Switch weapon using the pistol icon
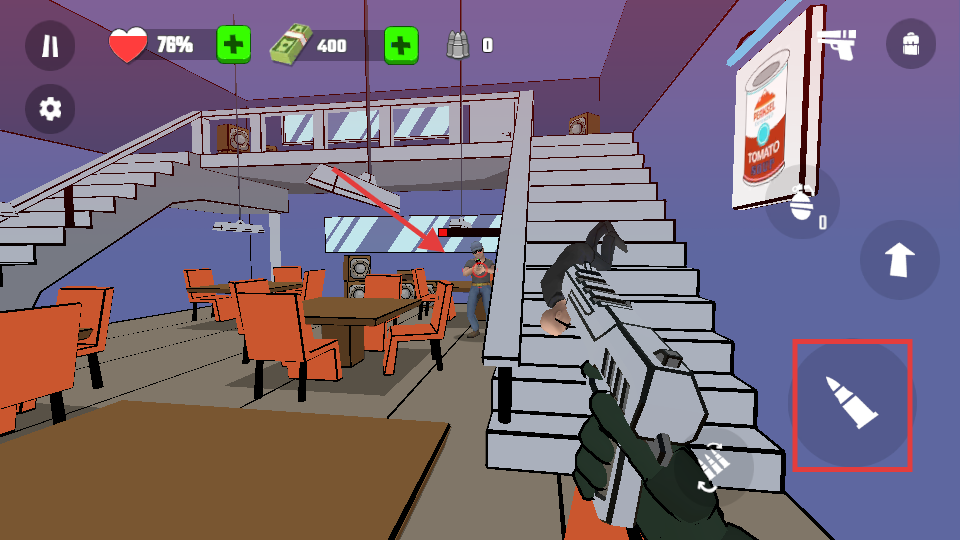 pos(836,44)
